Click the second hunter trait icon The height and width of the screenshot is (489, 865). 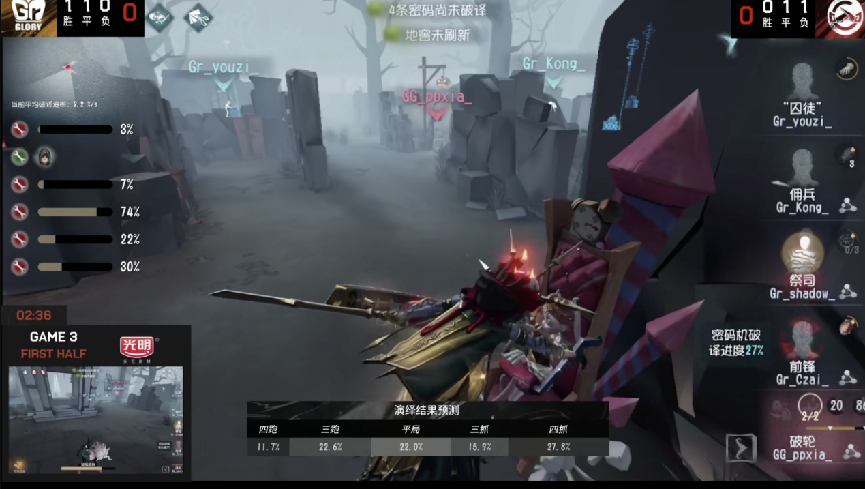coord(199,17)
